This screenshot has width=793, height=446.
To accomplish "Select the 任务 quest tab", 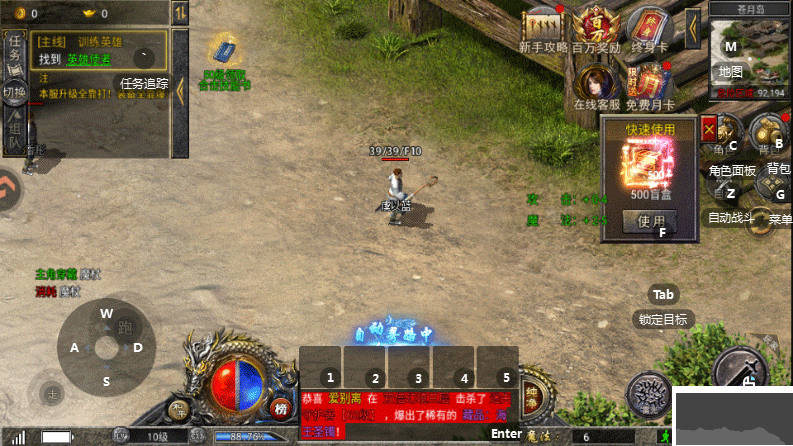I will pyautogui.click(x=15, y=51).
